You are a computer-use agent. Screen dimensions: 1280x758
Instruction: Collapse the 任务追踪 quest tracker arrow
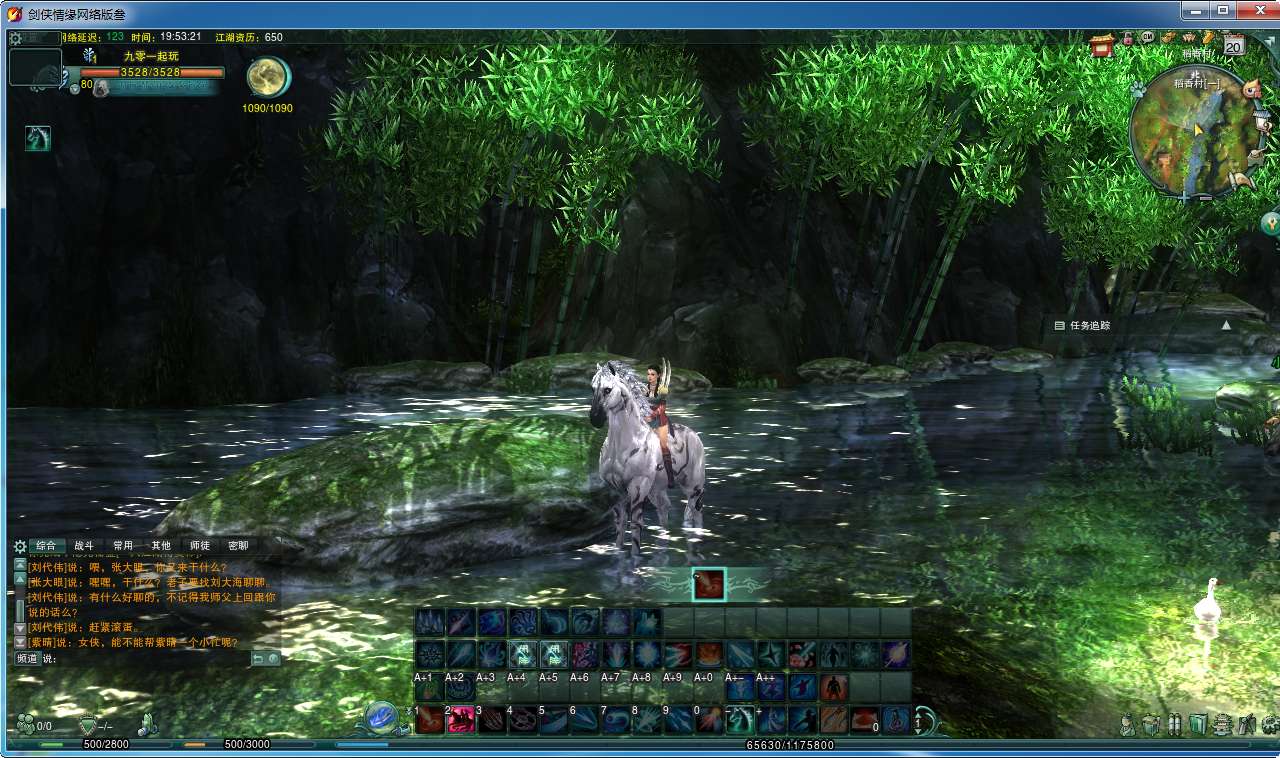click(1226, 325)
